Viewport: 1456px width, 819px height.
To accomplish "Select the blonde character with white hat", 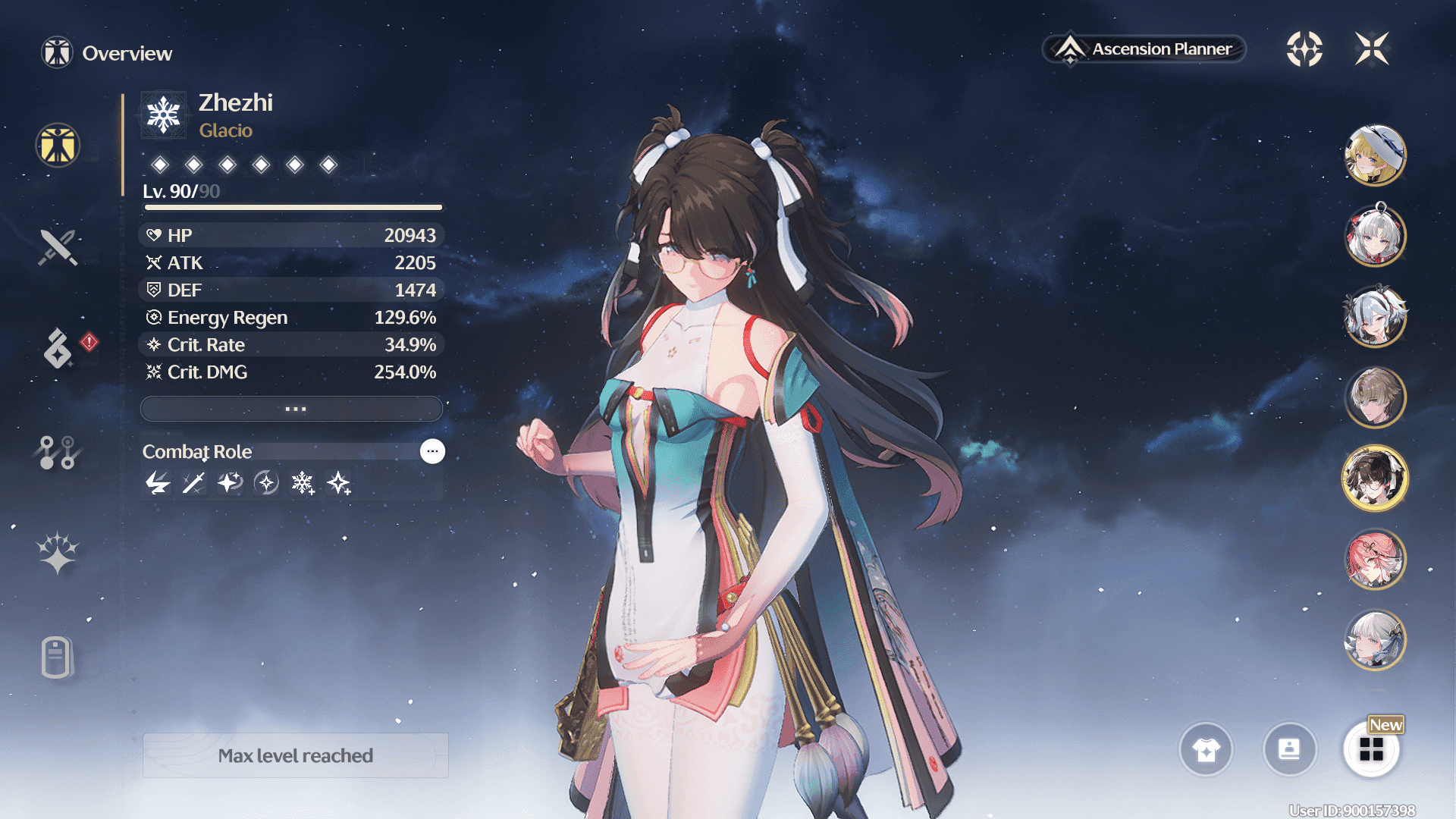I will point(1375,155).
